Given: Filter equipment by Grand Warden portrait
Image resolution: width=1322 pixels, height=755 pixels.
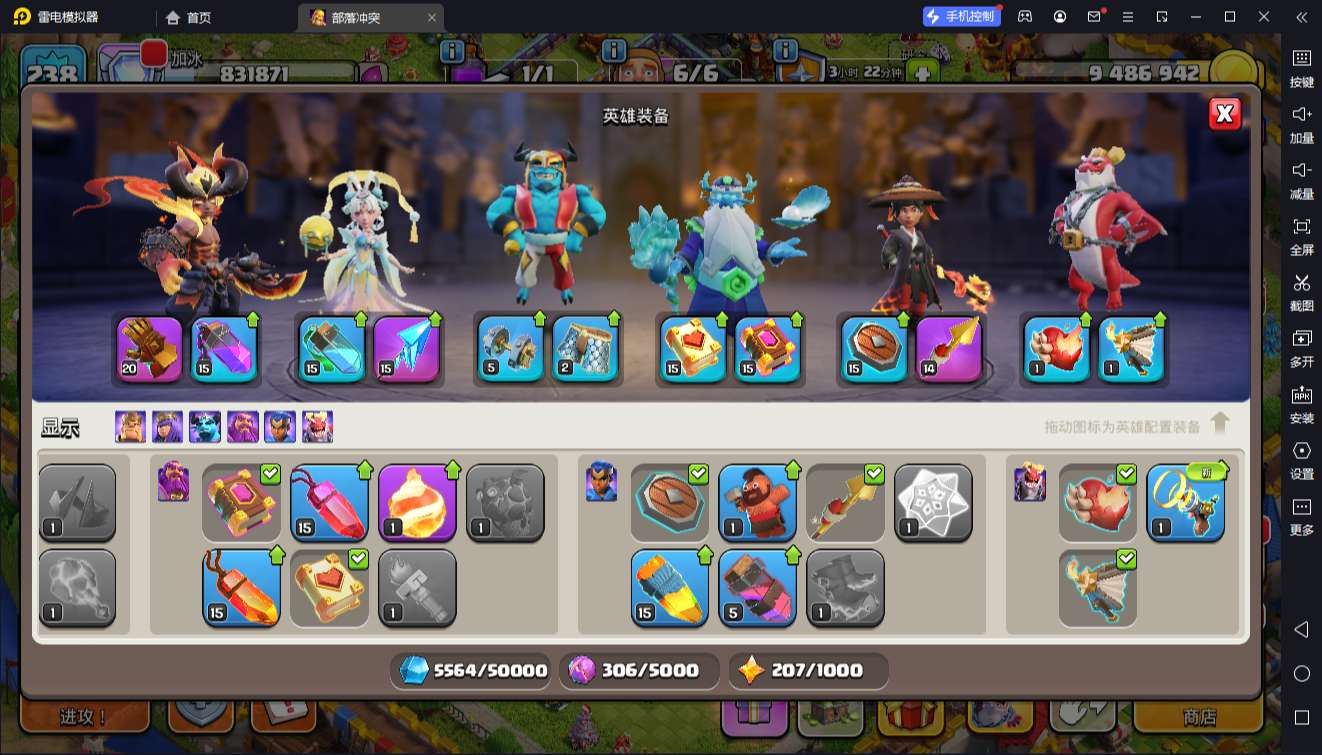Looking at the screenshot, I should pyautogui.click(x=242, y=427).
